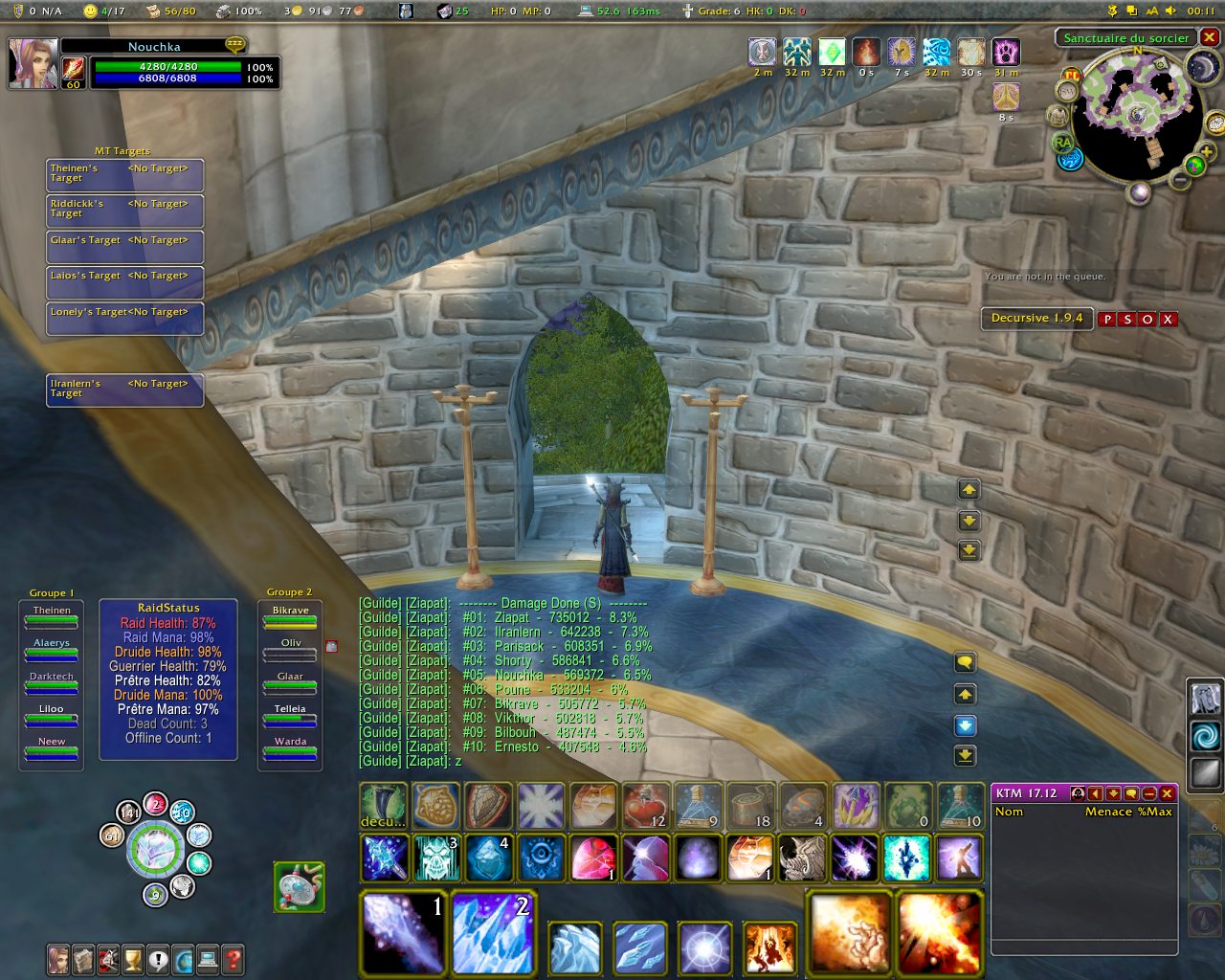Viewport: 1225px width, 980px height.
Task: Click the green-bordered trinket item button
Action: [x=300, y=886]
